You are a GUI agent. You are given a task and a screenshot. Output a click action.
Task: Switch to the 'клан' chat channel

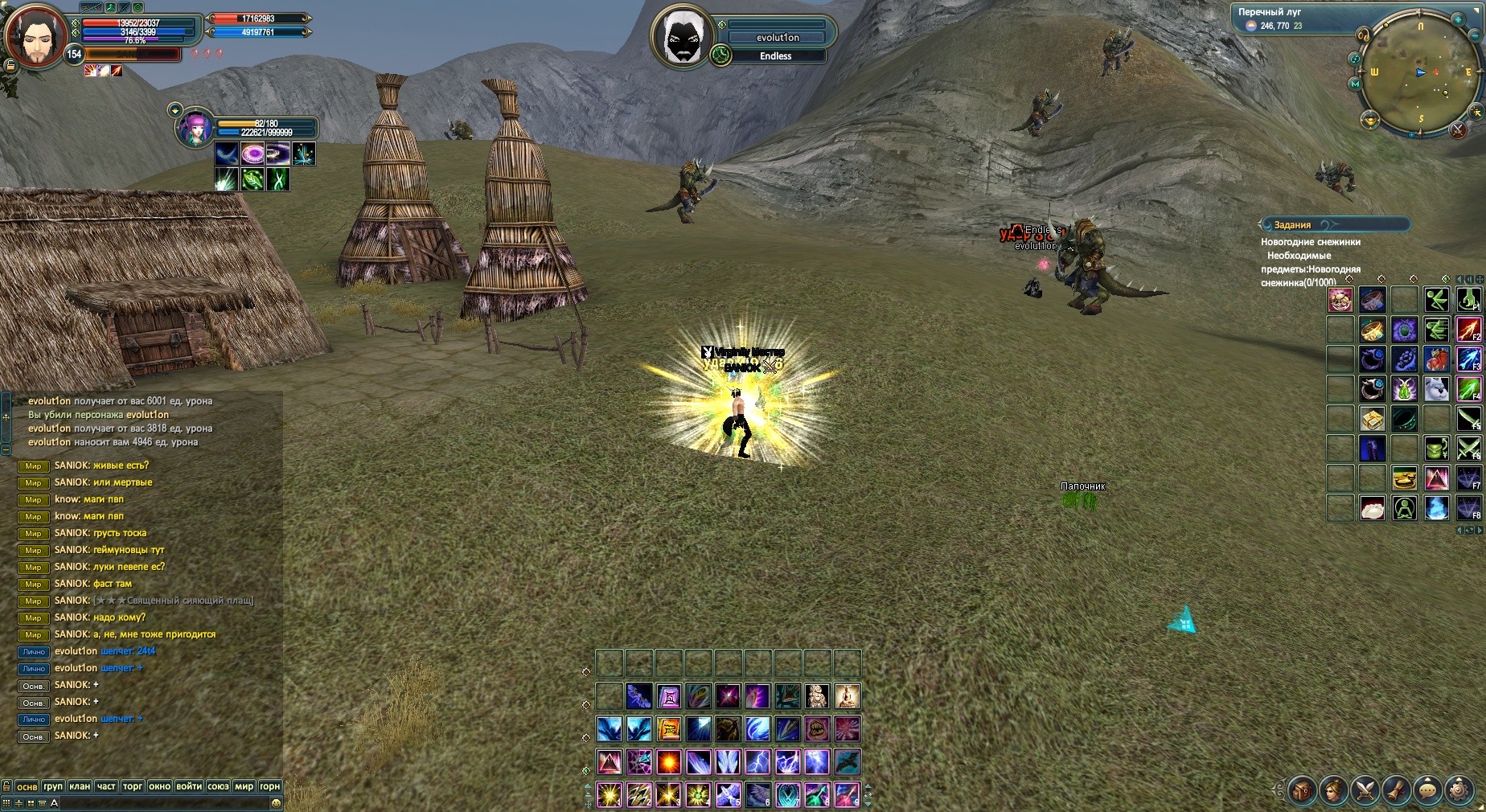point(80,786)
